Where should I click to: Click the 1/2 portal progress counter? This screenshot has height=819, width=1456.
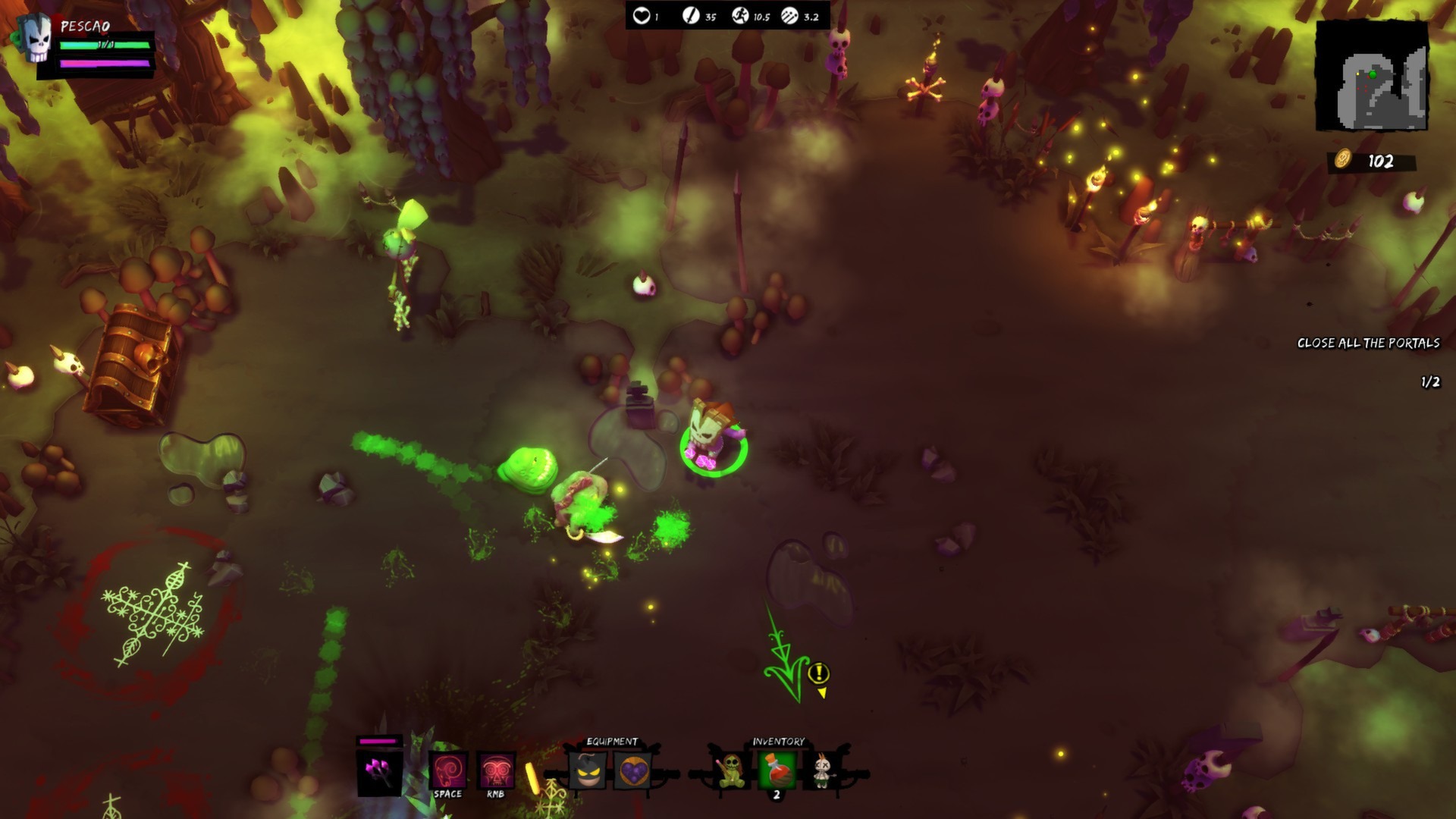pos(1429,383)
